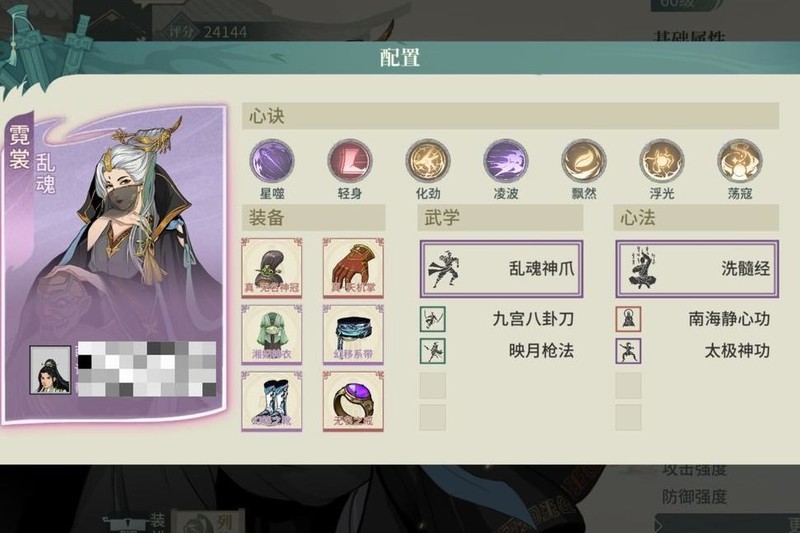The height and width of the screenshot is (533, 800).
Task: Select the silver boots equipment slot
Action: click(272, 400)
